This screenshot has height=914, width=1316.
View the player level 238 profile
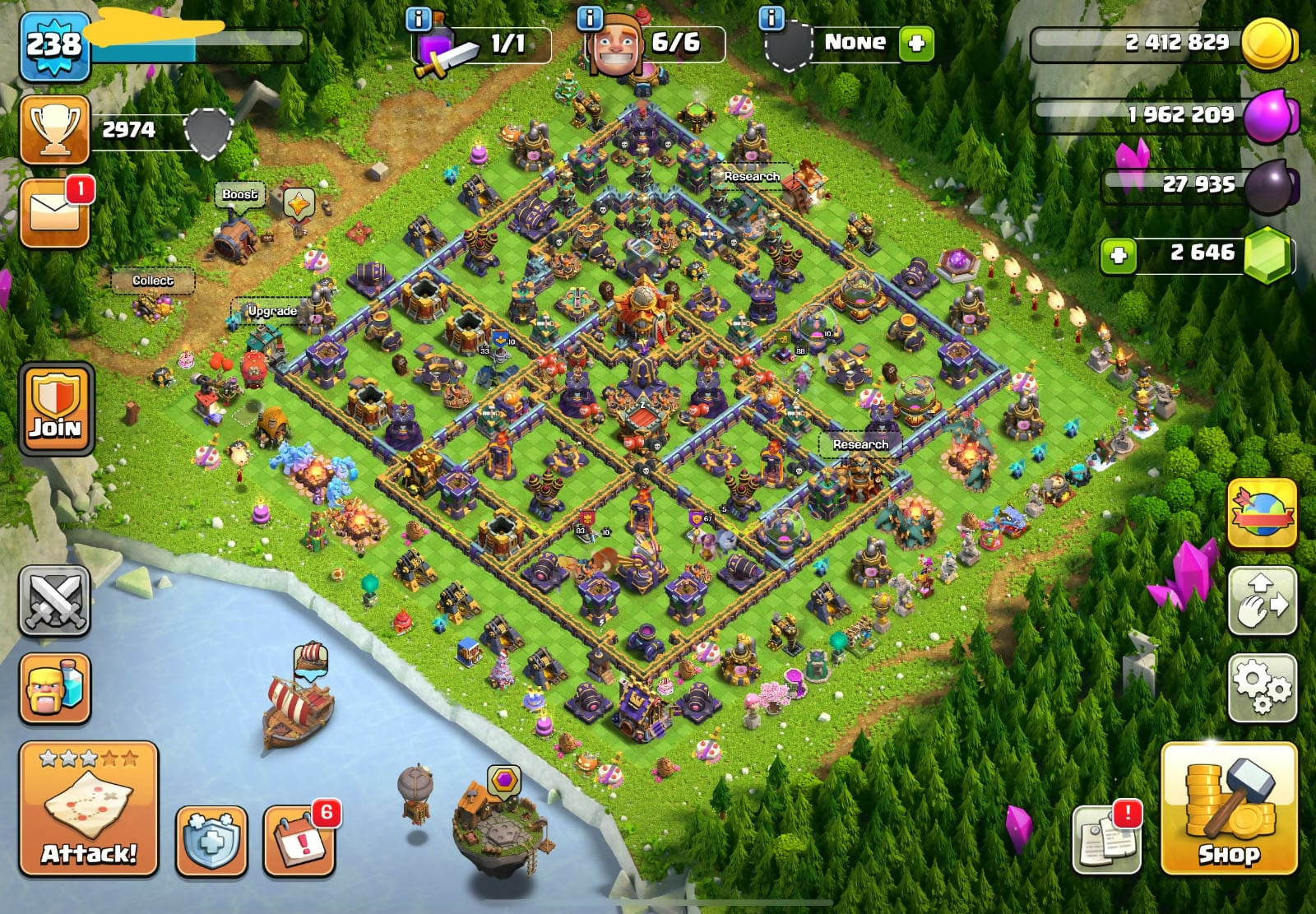(x=54, y=45)
